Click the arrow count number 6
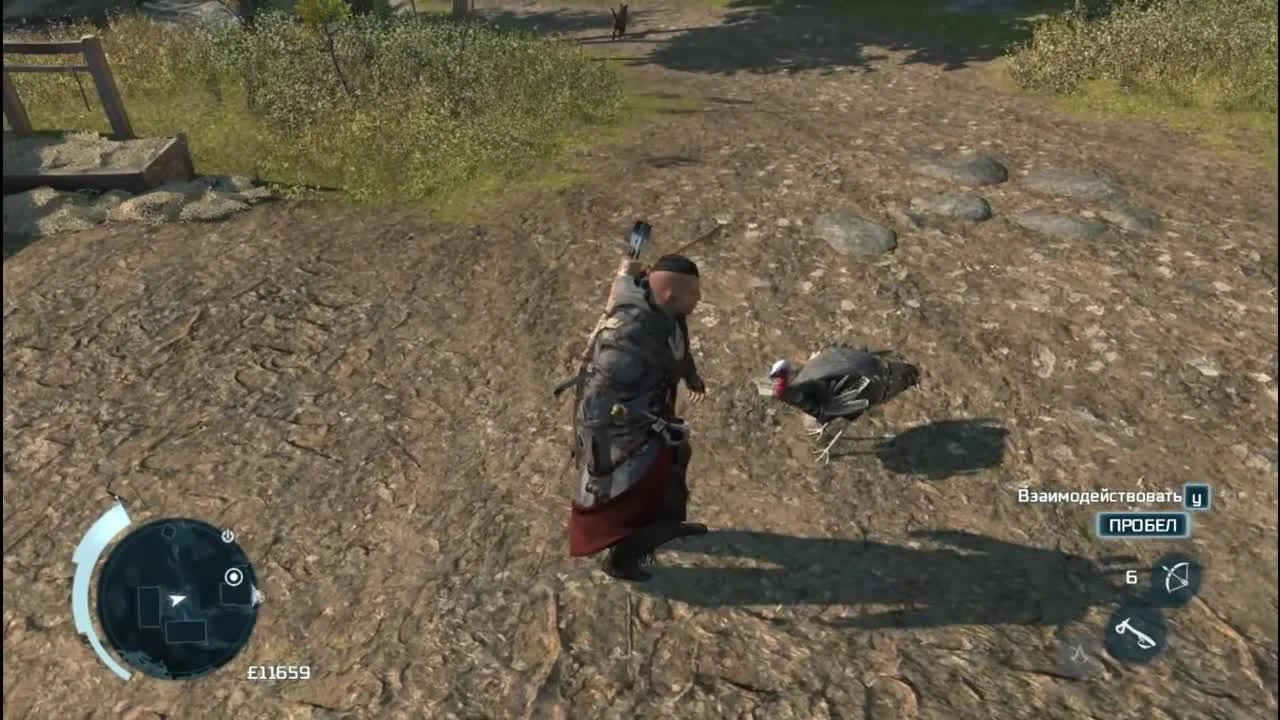The height and width of the screenshot is (720, 1280). (1132, 577)
